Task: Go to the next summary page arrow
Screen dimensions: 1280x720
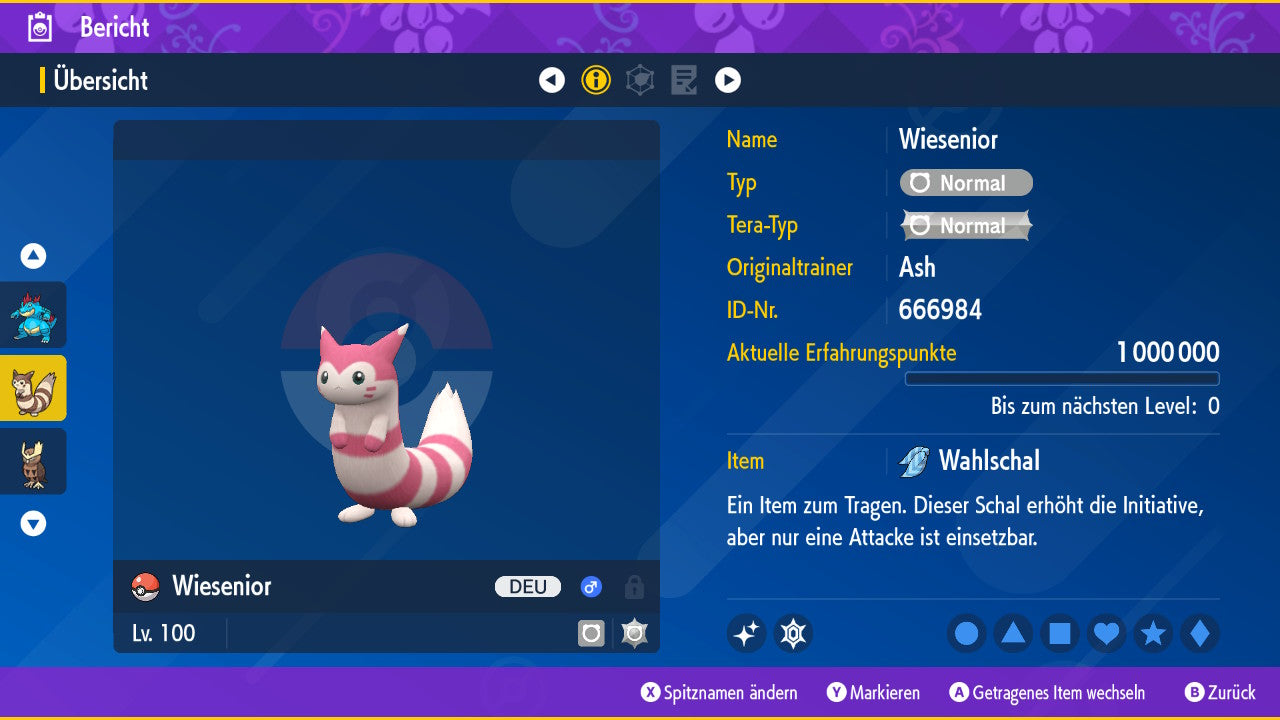Action: click(x=728, y=80)
